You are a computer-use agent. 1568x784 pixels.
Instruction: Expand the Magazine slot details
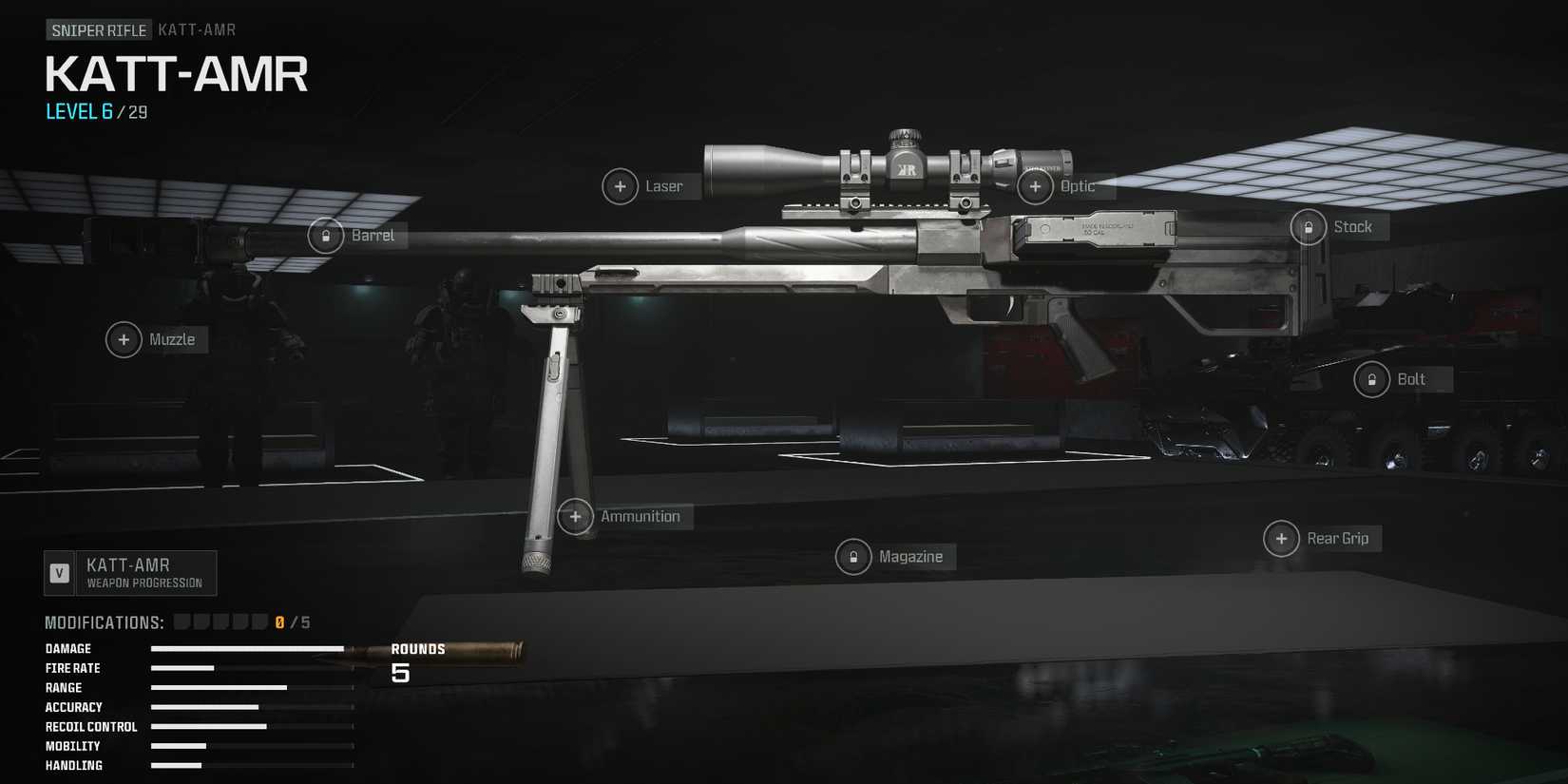(852, 556)
